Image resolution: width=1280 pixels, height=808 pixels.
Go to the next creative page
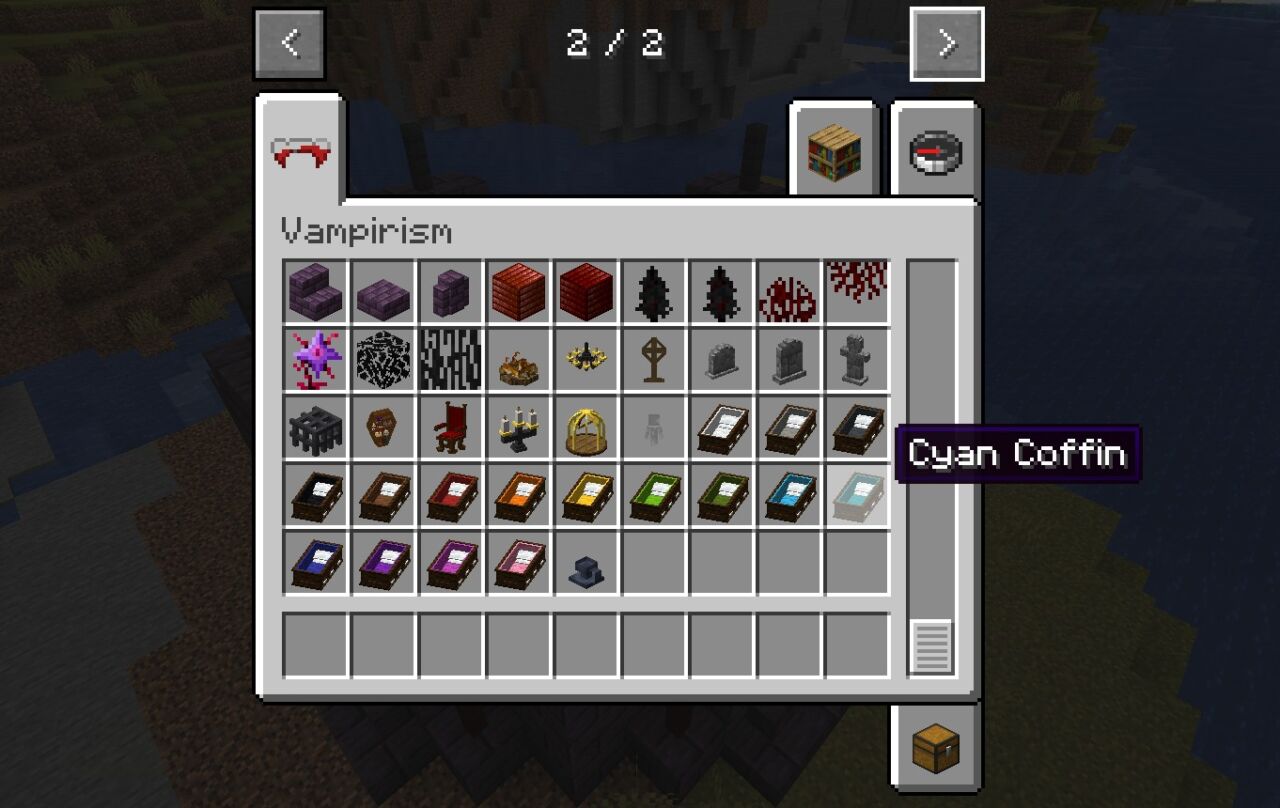946,44
